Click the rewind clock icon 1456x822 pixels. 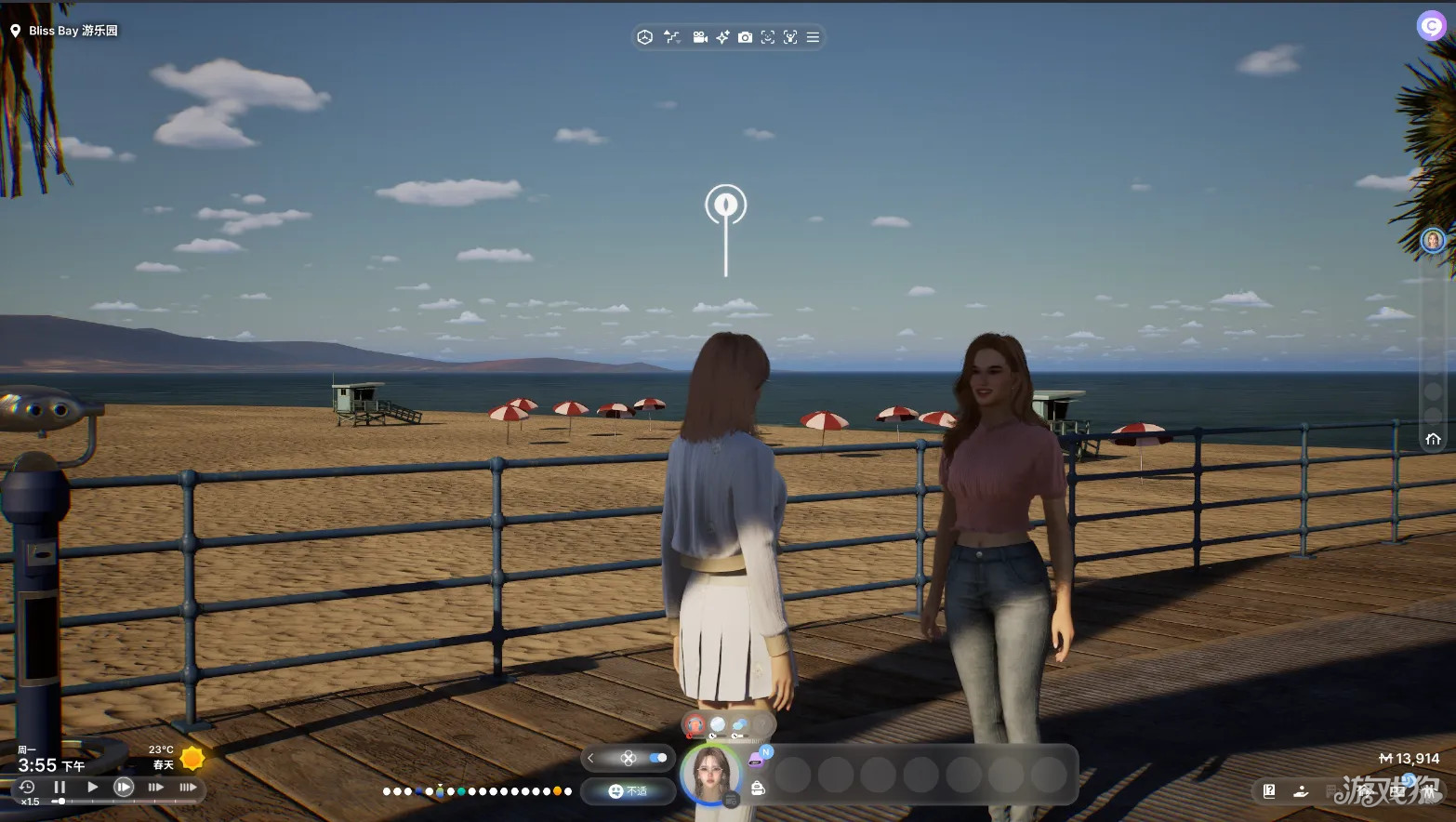pos(27,788)
